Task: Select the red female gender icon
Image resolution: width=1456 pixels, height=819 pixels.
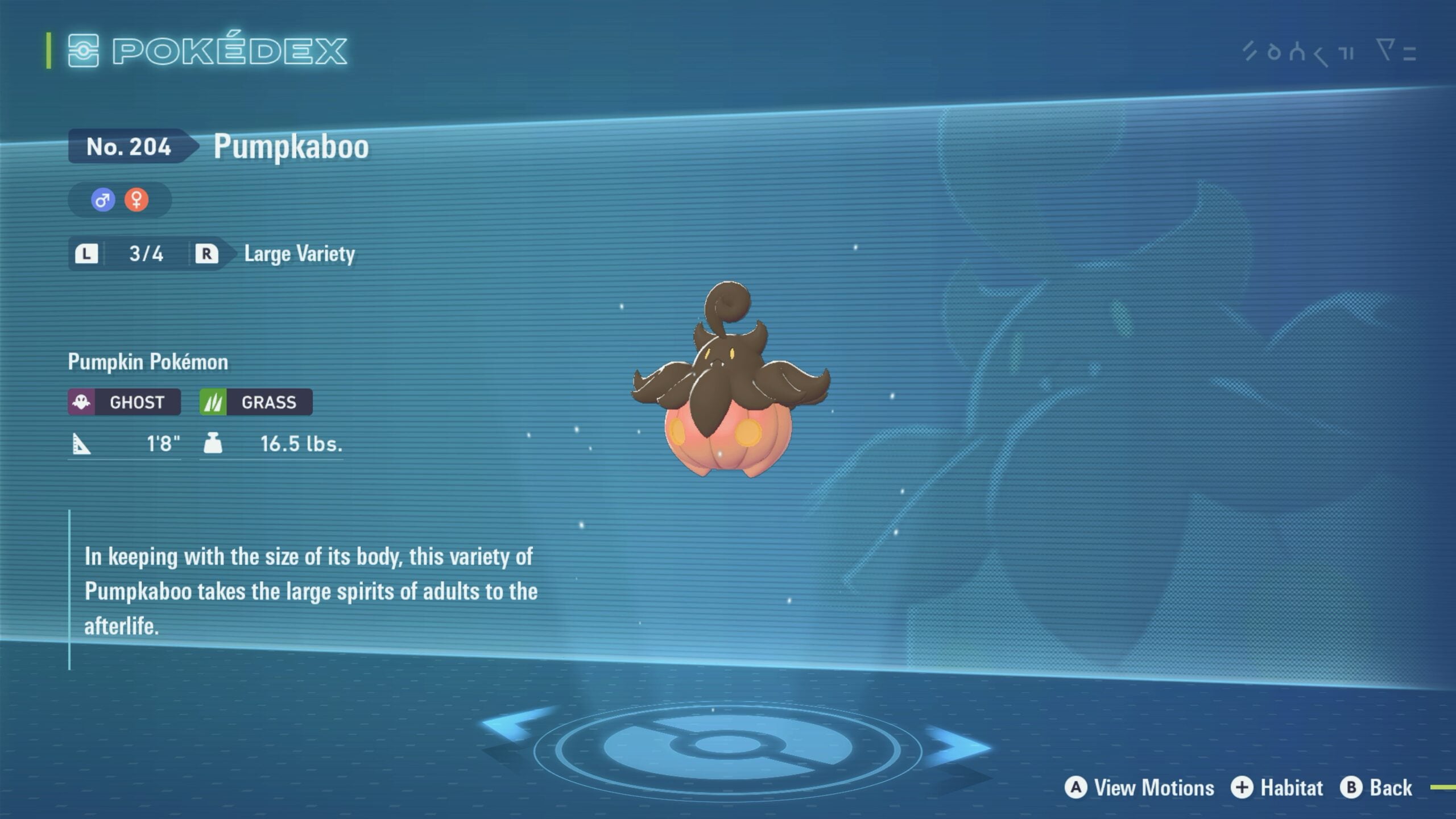Action: coord(136,200)
